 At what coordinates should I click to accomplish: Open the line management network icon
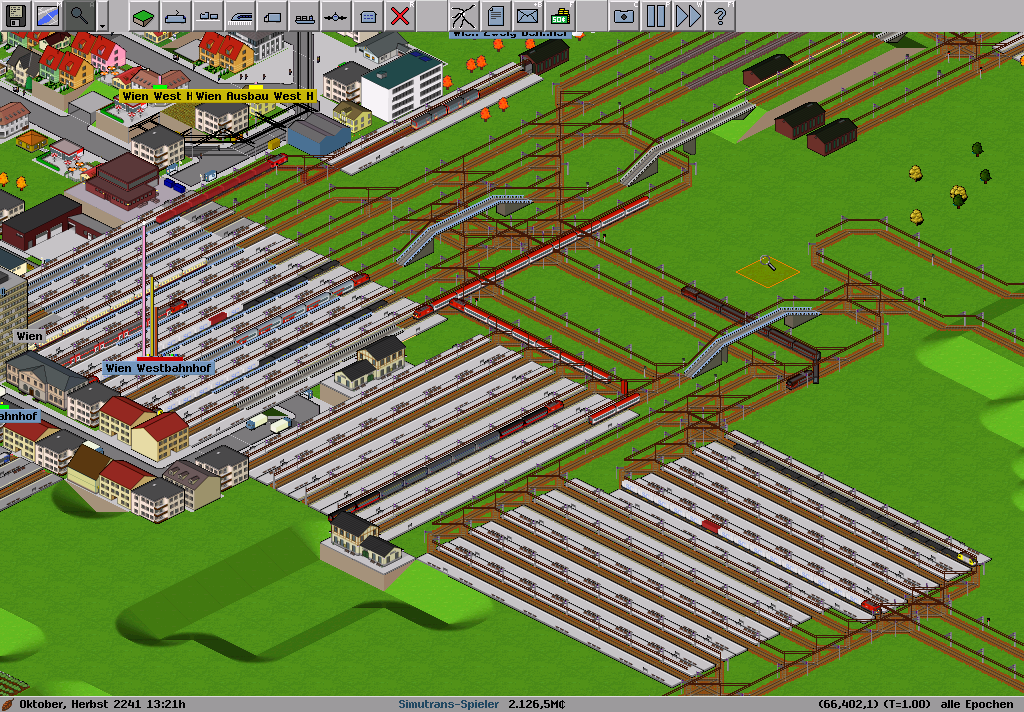(463, 15)
